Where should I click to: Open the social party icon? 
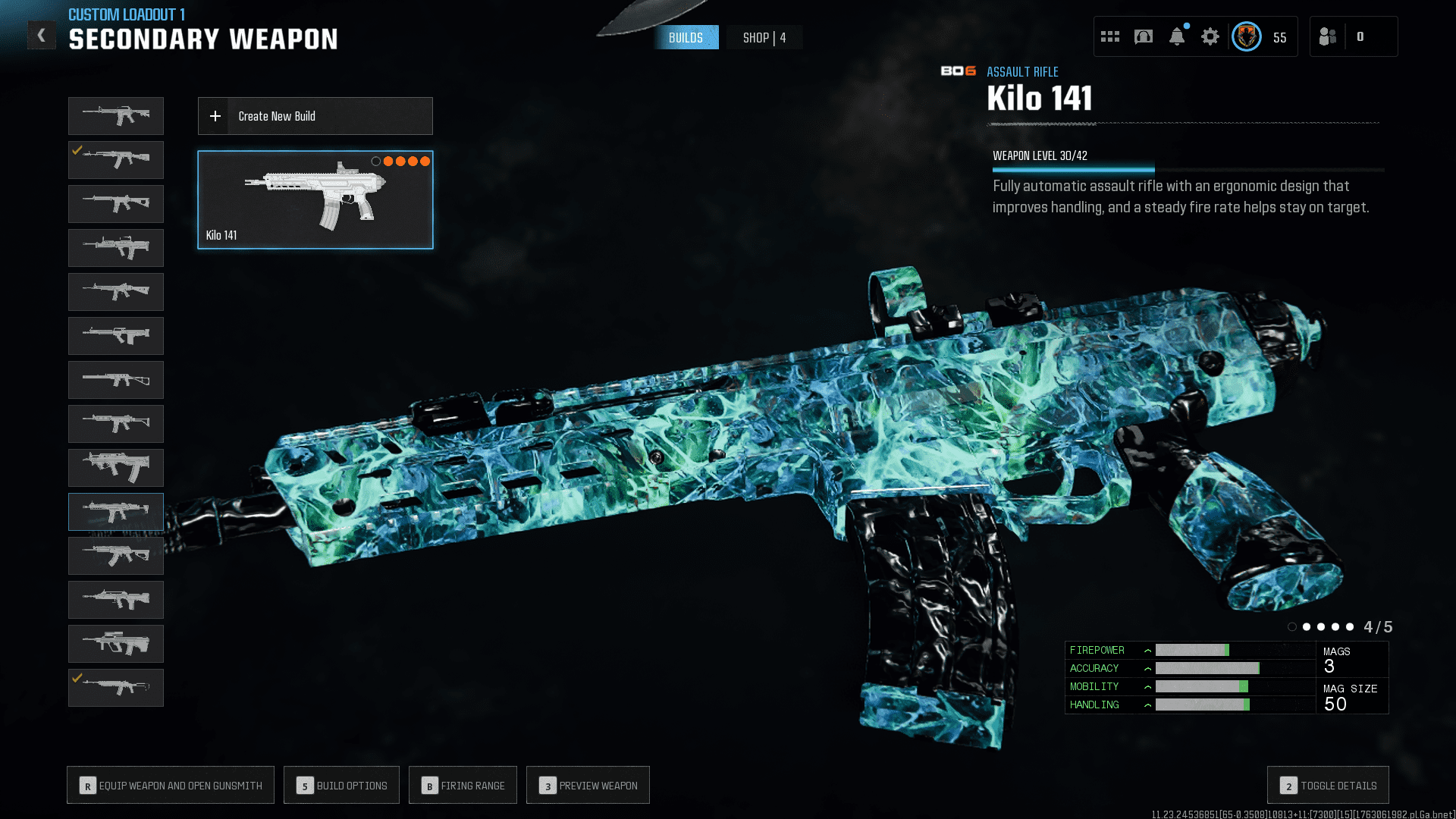(x=1328, y=36)
